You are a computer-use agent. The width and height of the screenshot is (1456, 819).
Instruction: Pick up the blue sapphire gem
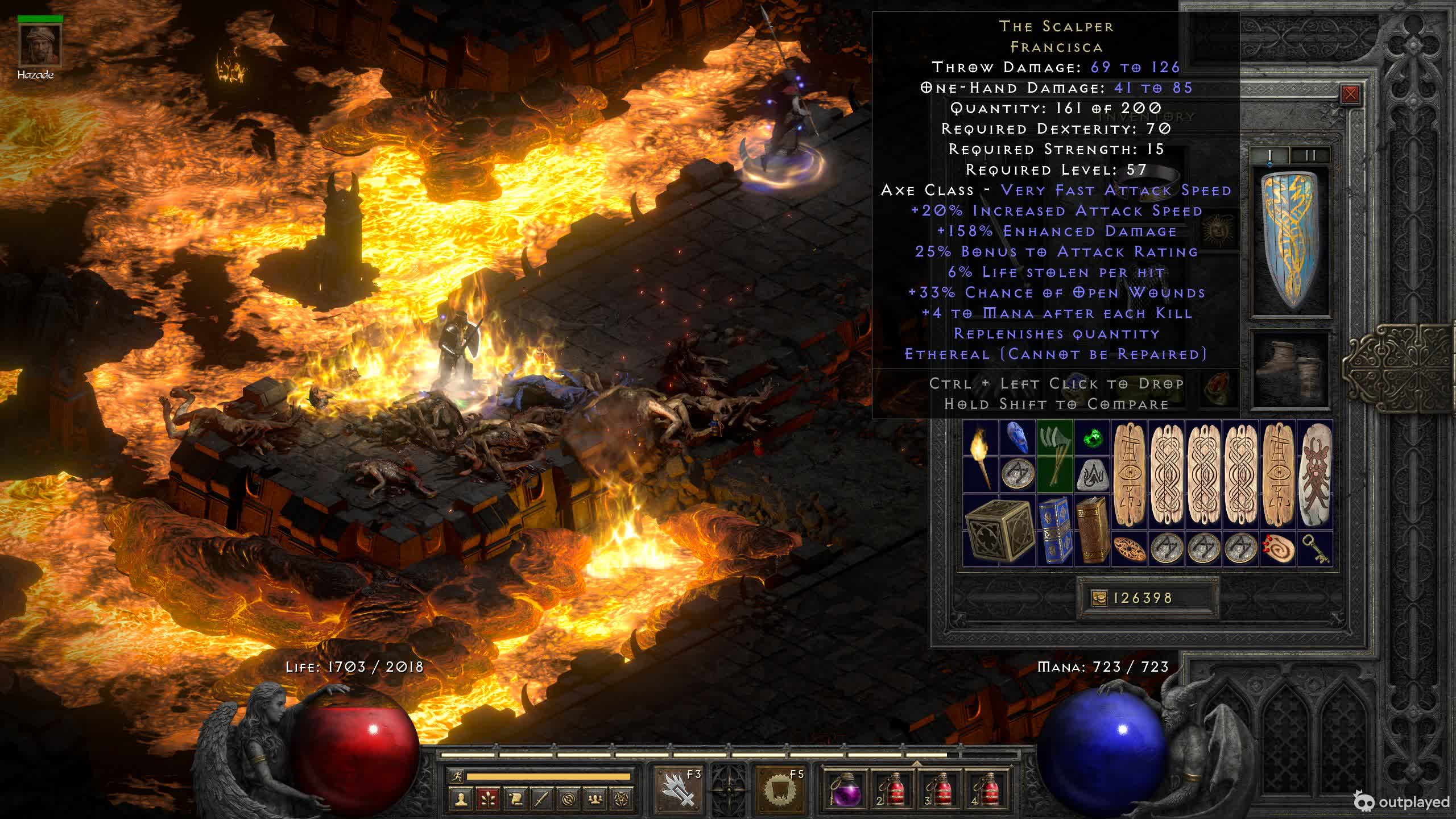(1017, 439)
